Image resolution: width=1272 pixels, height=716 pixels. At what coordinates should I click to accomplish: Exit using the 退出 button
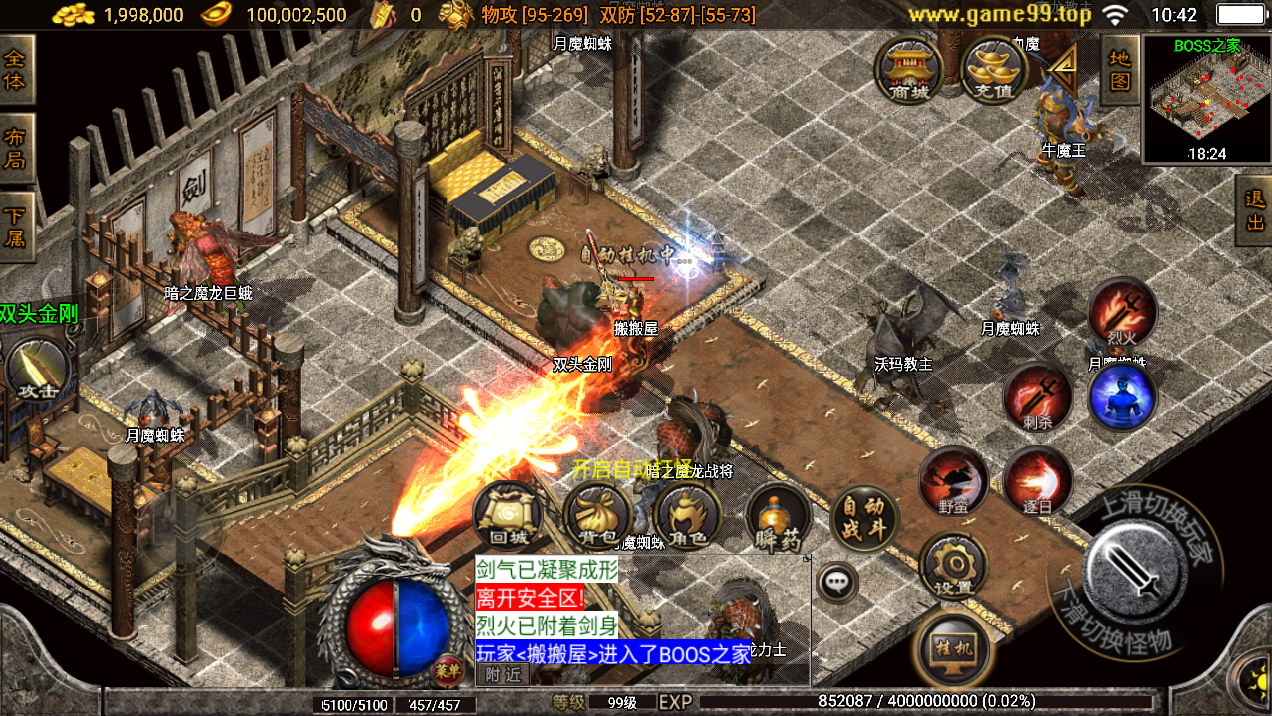1255,211
